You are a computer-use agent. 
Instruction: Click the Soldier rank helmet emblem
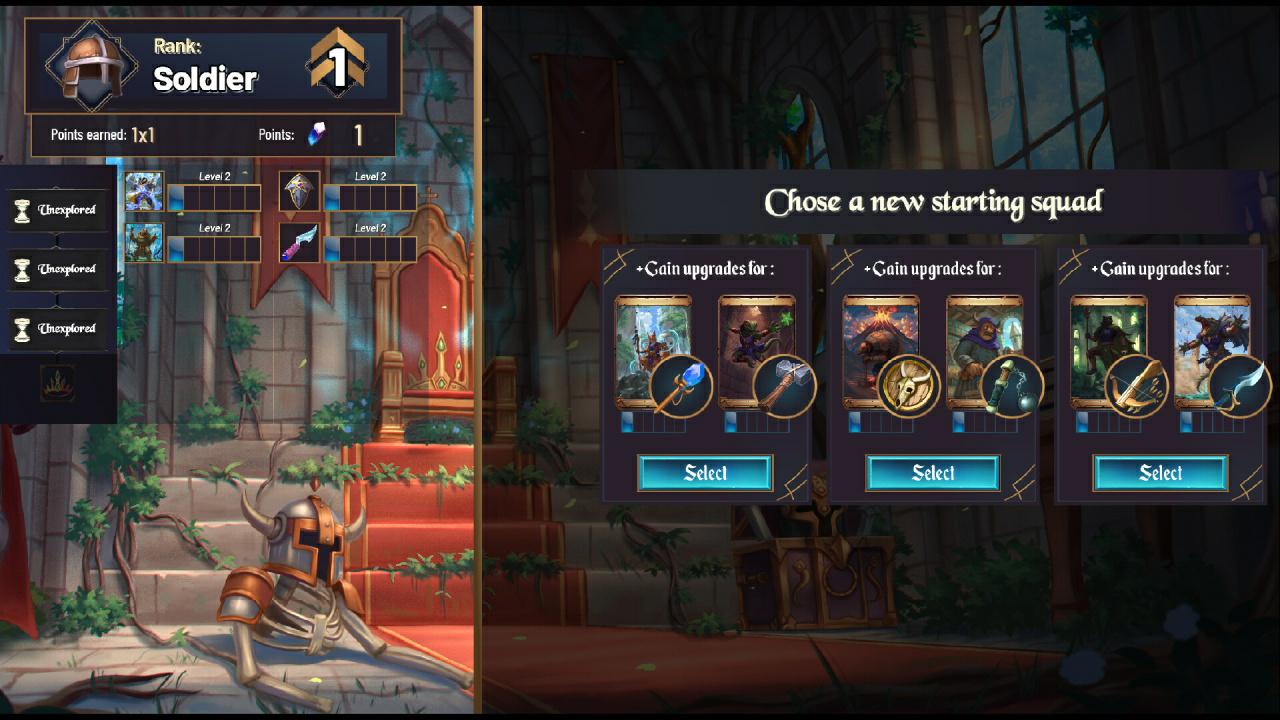point(92,65)
